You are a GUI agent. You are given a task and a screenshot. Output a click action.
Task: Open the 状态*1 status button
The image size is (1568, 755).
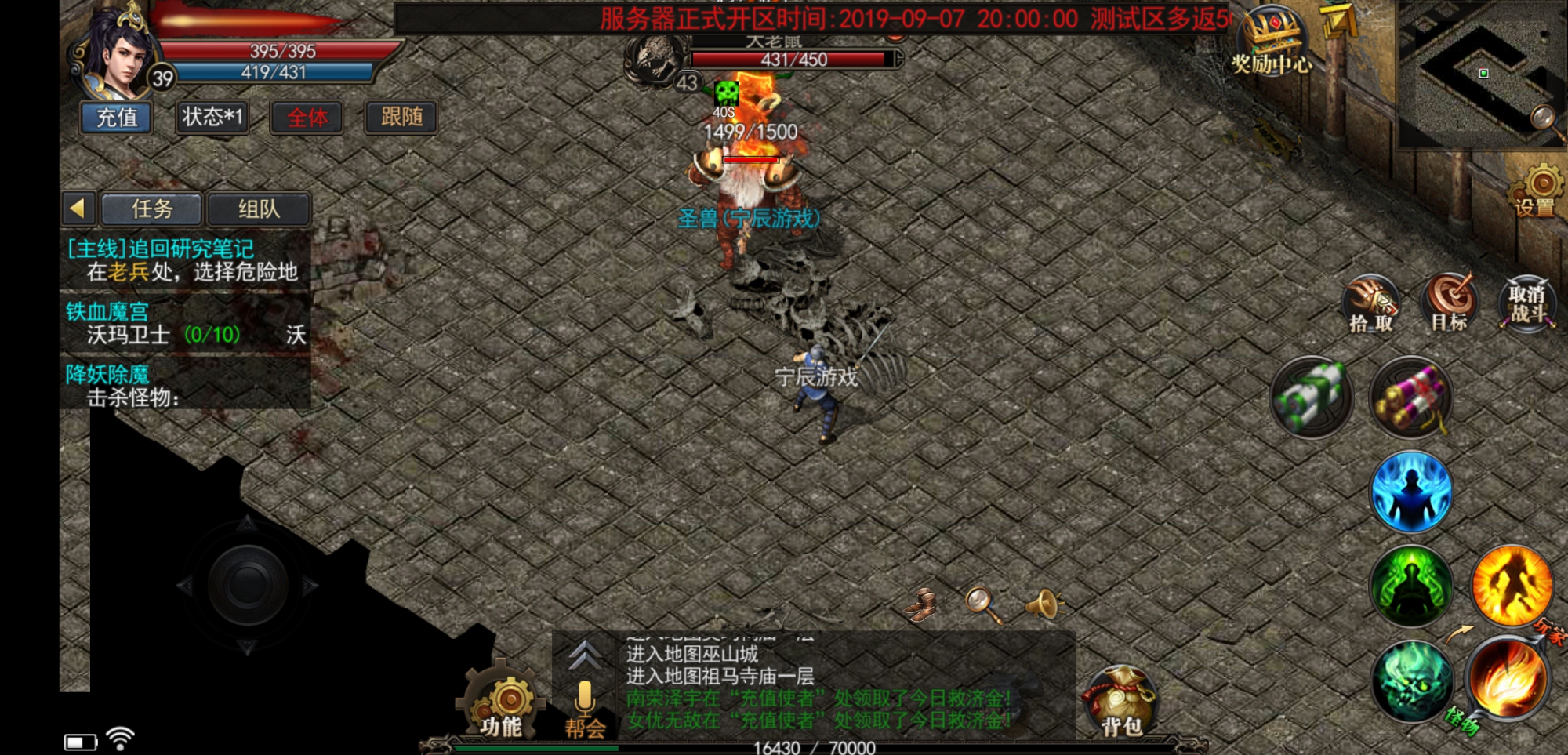(x=212, y=118)
